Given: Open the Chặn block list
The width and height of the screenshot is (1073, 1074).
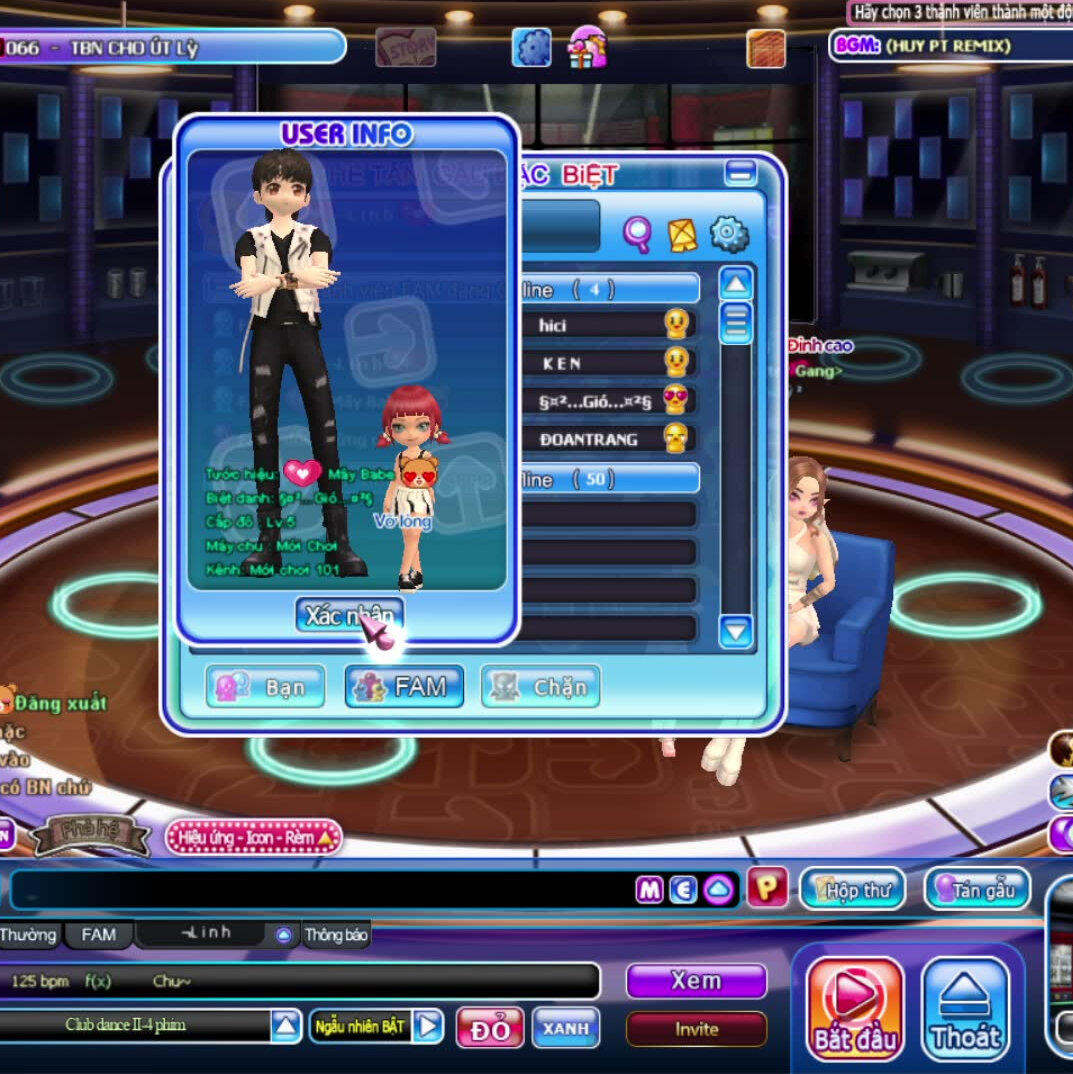Looking at the screenshot, I should pyautogui.click(x=541, y=687).
